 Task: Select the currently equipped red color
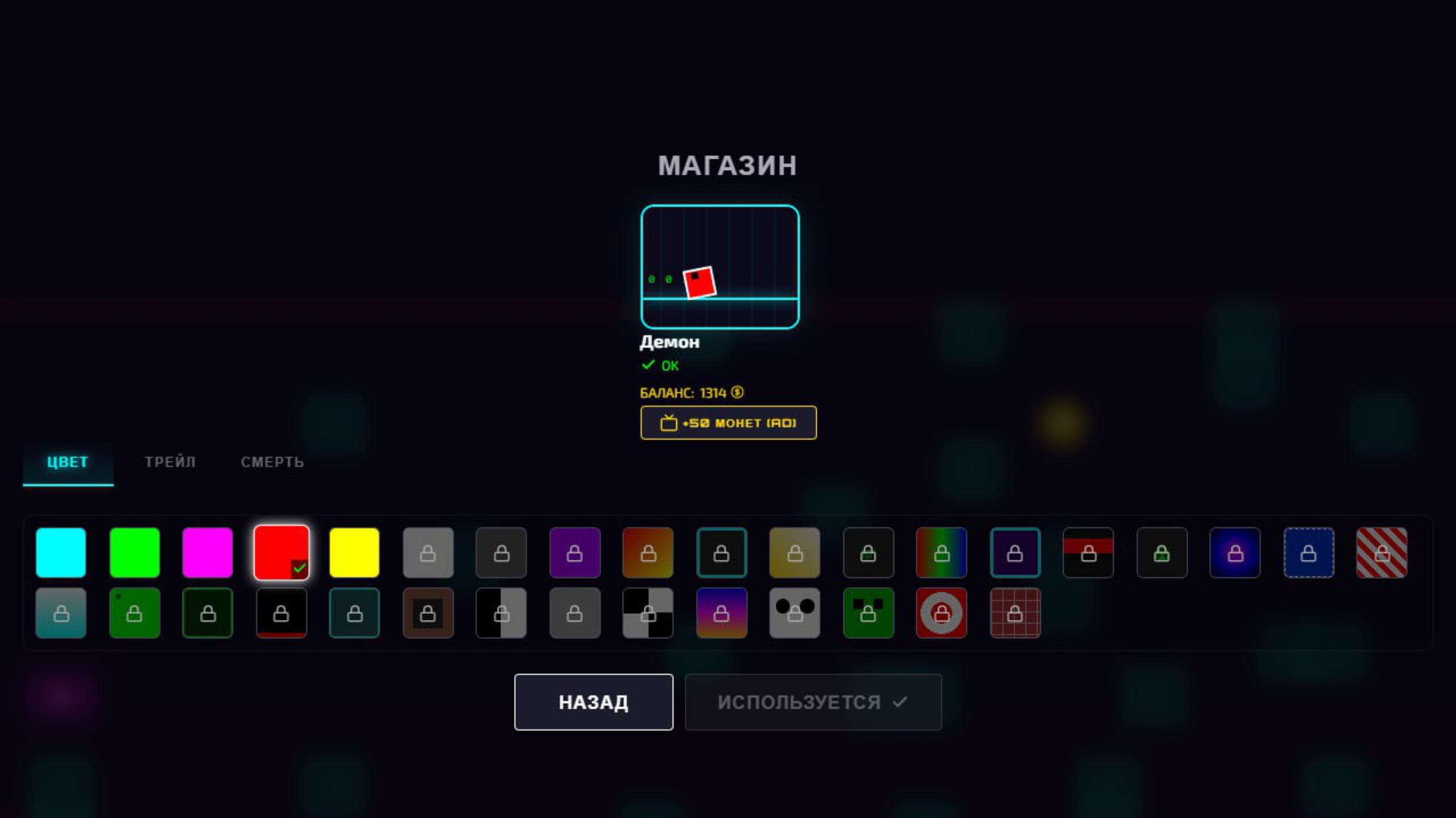[x=282, y=552]
